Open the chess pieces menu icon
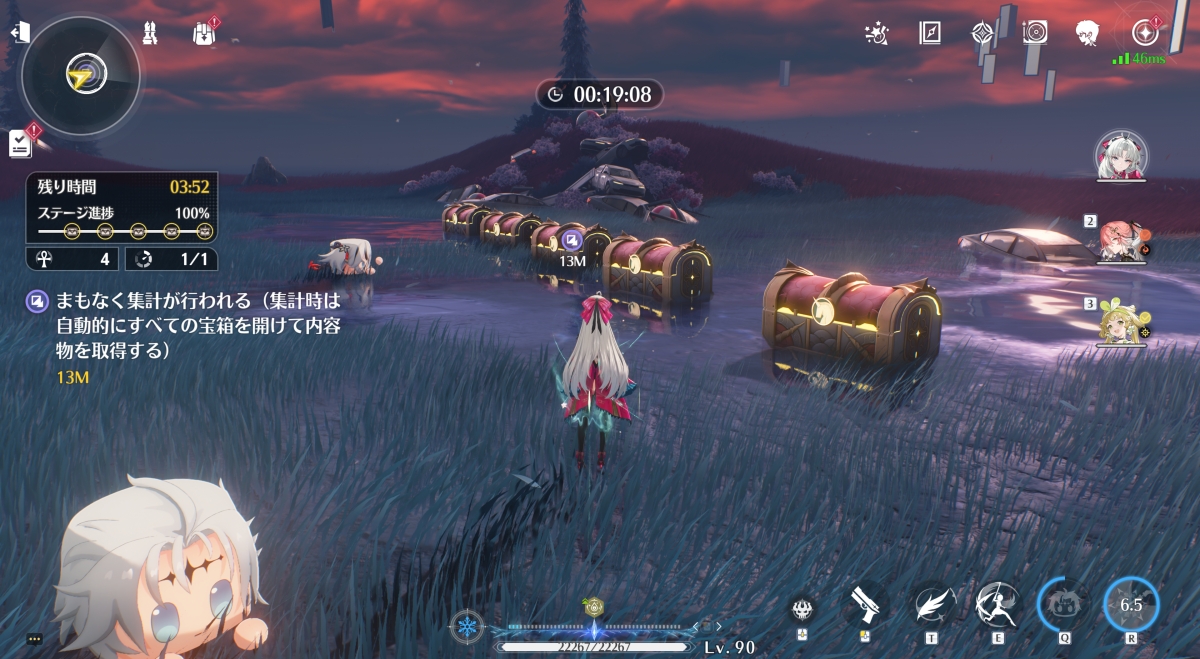 coord(150,33)
